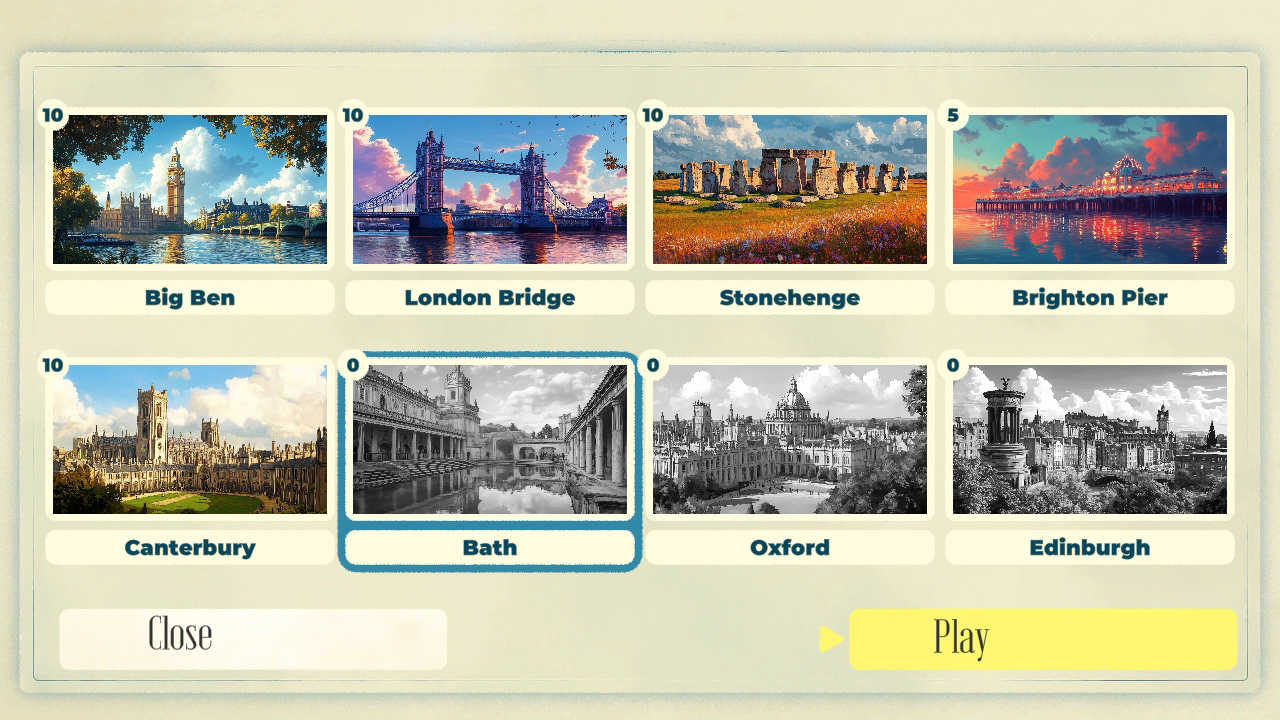Screen dimensions: 1280x720
Task: Click the currently selected Bath level image
Action: [x=489, y=440]
